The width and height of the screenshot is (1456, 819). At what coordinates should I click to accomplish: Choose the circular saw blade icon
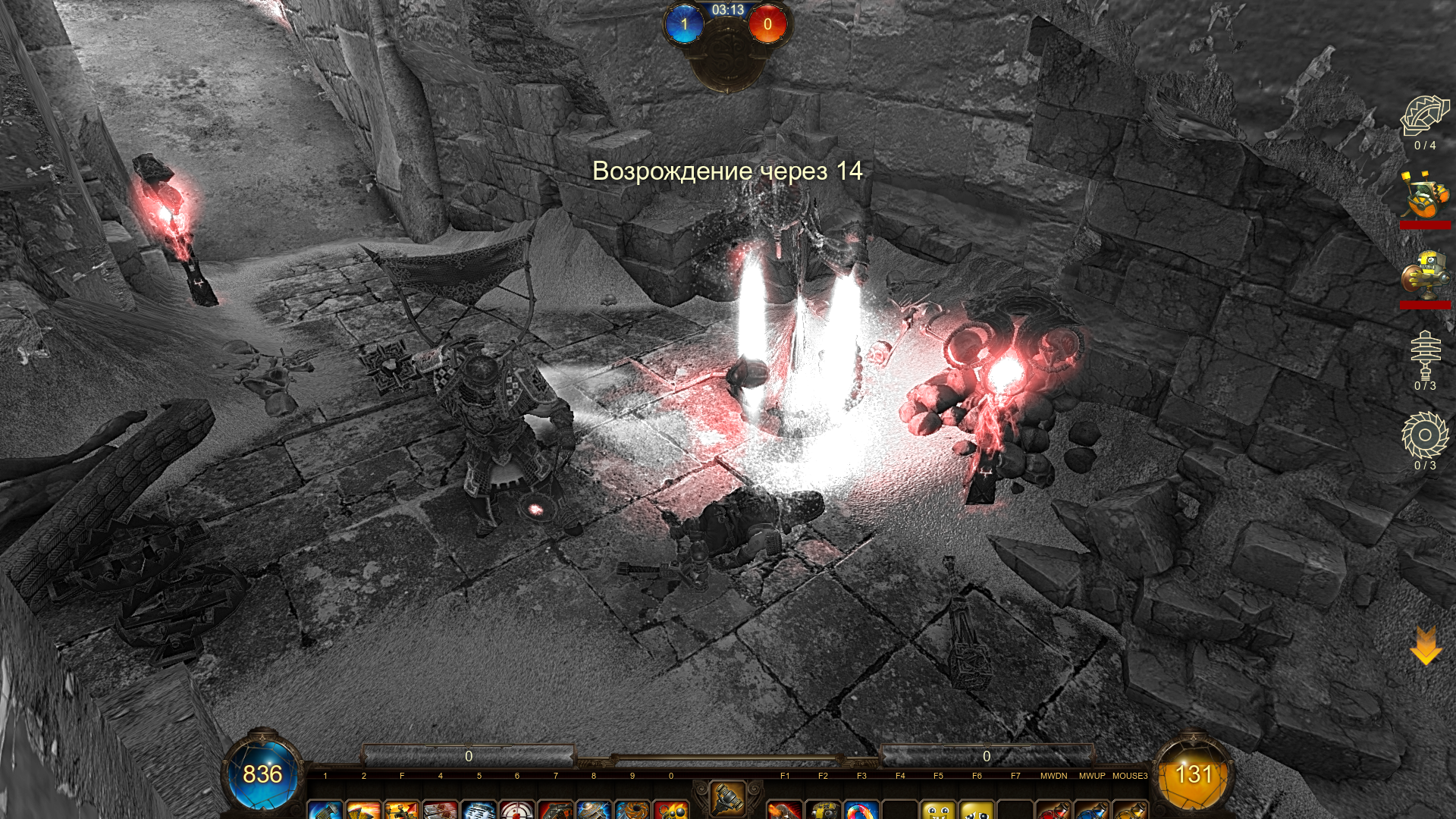1425,435
